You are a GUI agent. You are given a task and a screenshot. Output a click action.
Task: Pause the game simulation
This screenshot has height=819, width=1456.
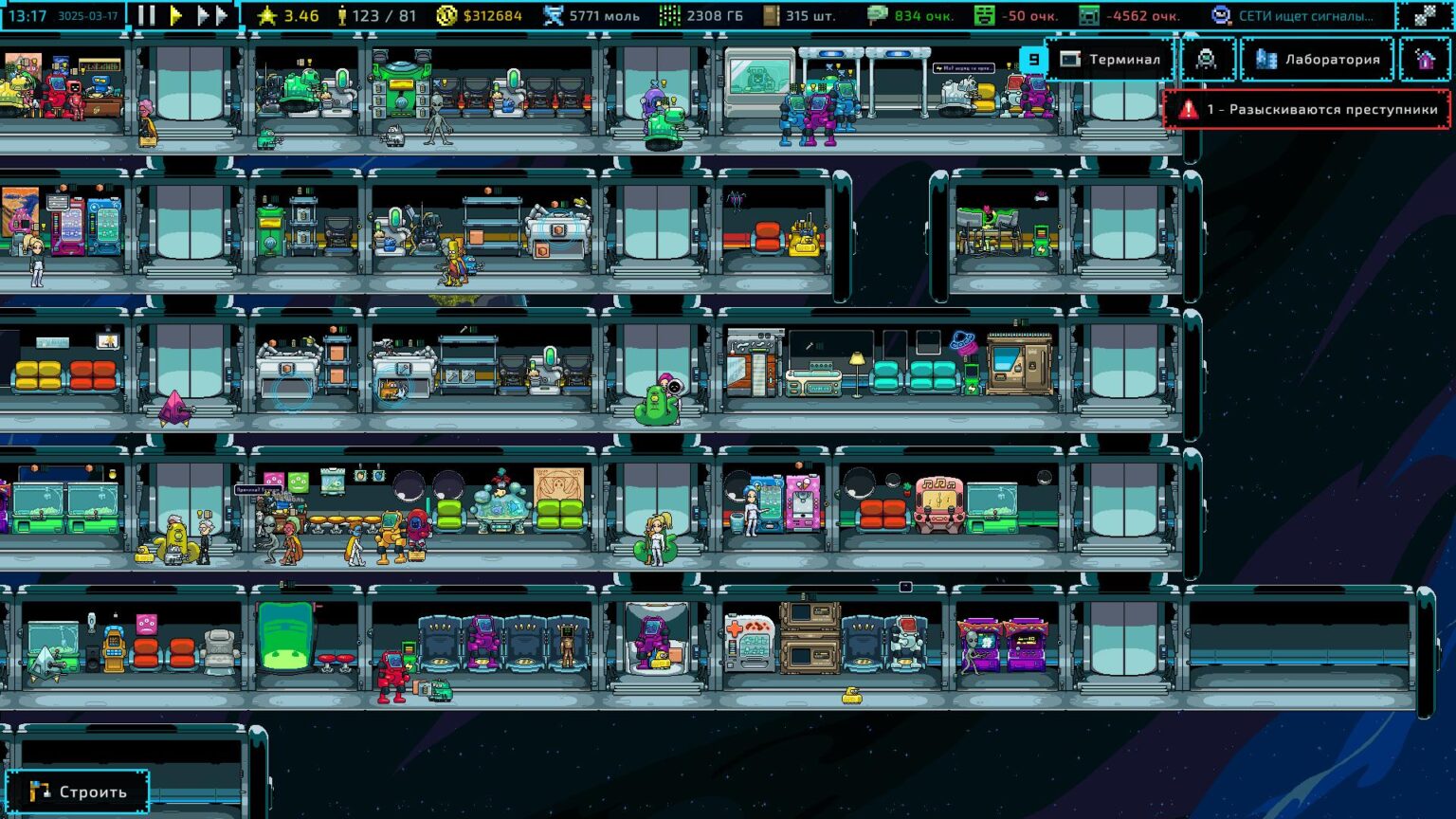[146, 15]
